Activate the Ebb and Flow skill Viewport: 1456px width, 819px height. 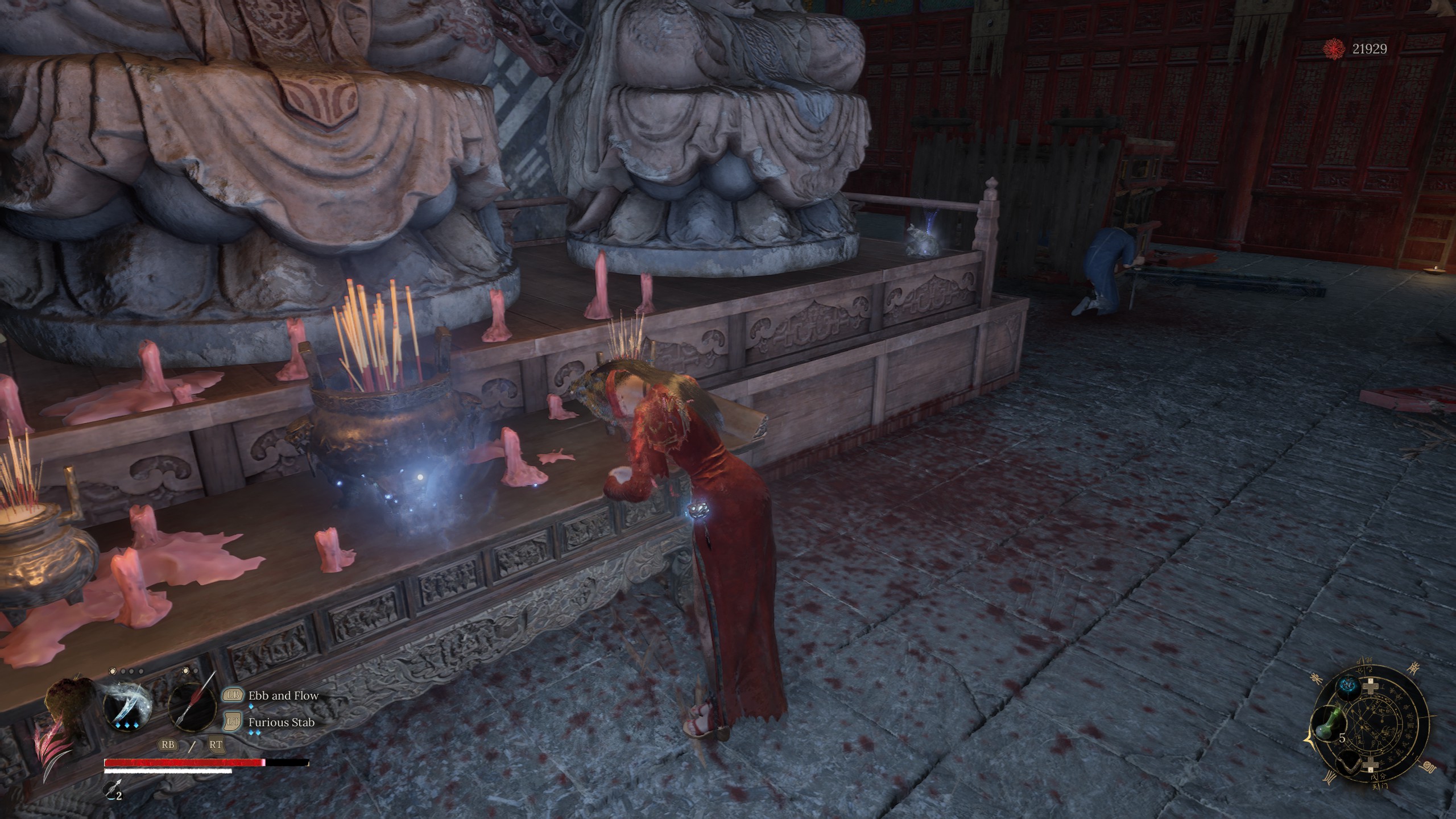(x=283, y=696)
